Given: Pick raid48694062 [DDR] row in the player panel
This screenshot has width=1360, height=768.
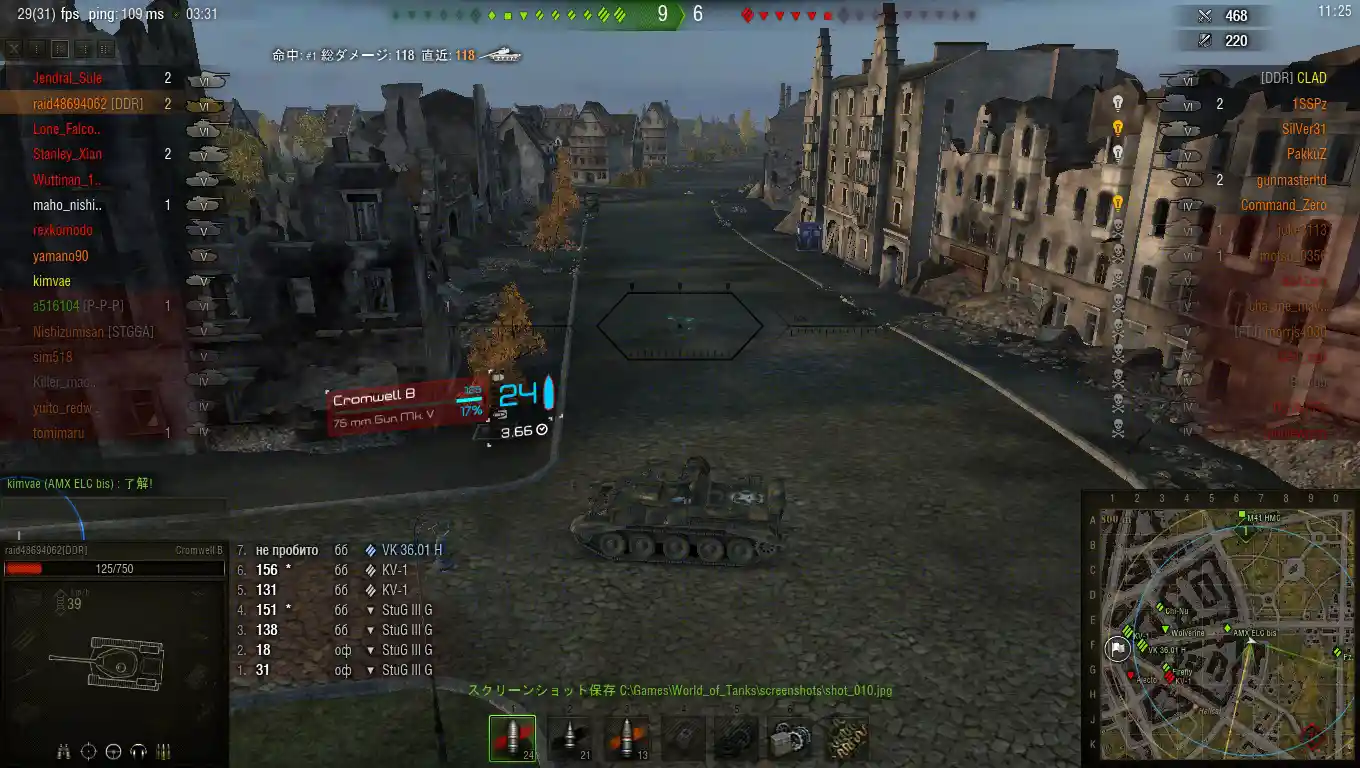Looking at the screenshot, I should click(88, 104).
